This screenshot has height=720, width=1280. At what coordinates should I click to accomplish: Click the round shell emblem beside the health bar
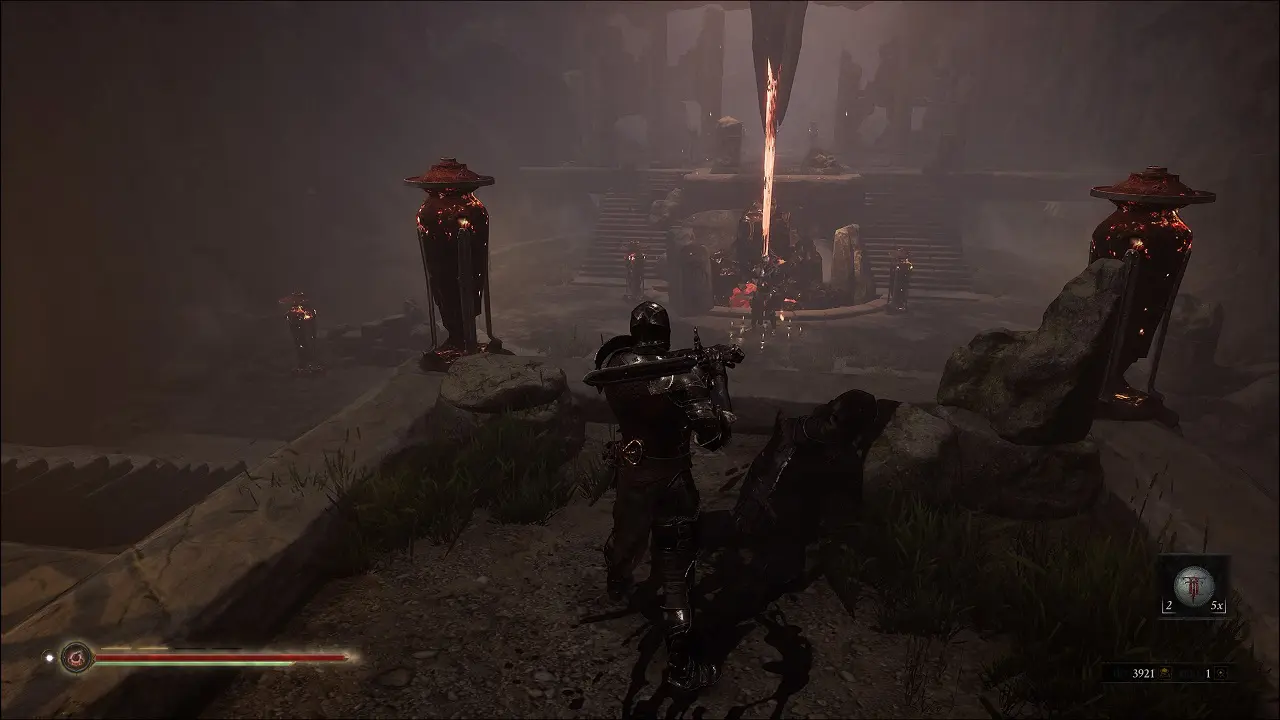(76, 657)
